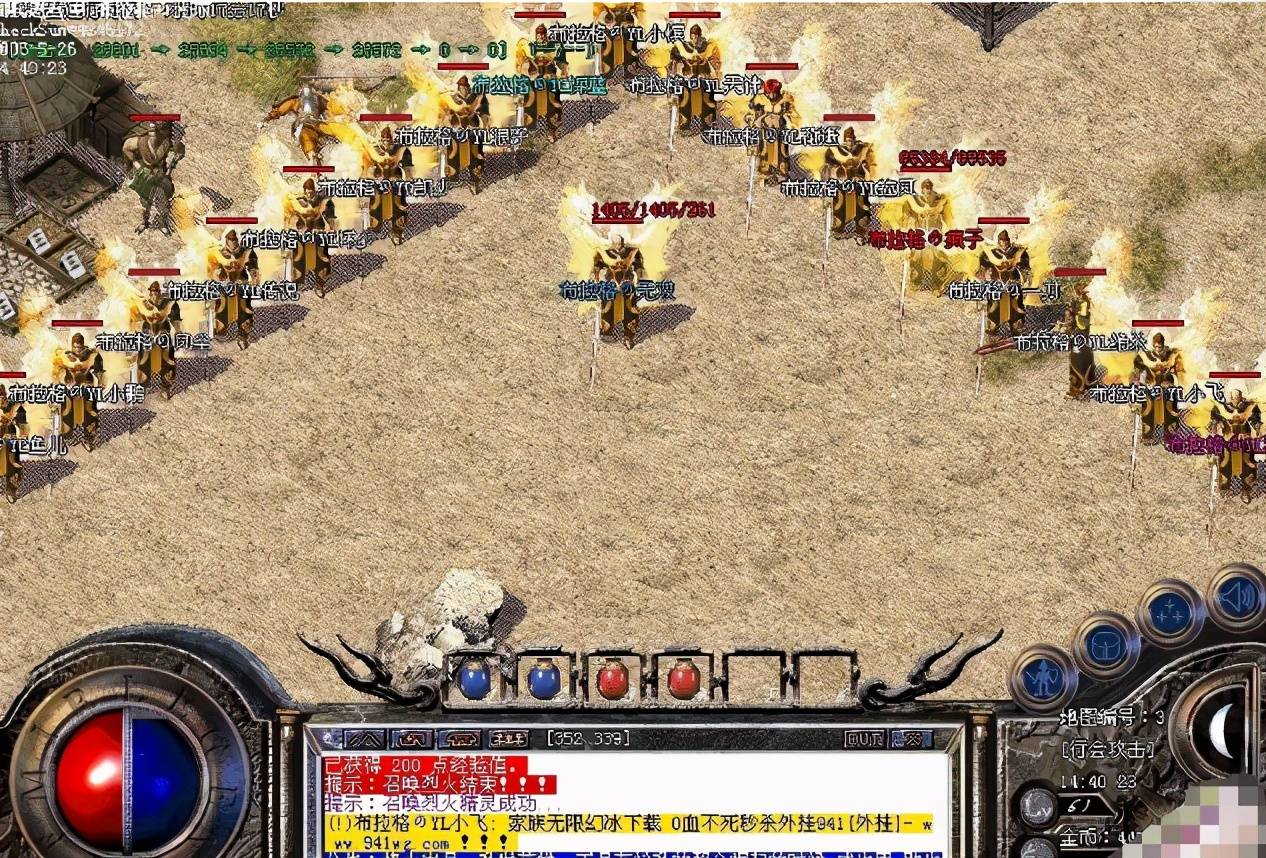The width and height of the screenshot is (1266, 858).
Task: Open the skills round button with sparkles
Action: pyautogui.click(x=1170, y=613)
